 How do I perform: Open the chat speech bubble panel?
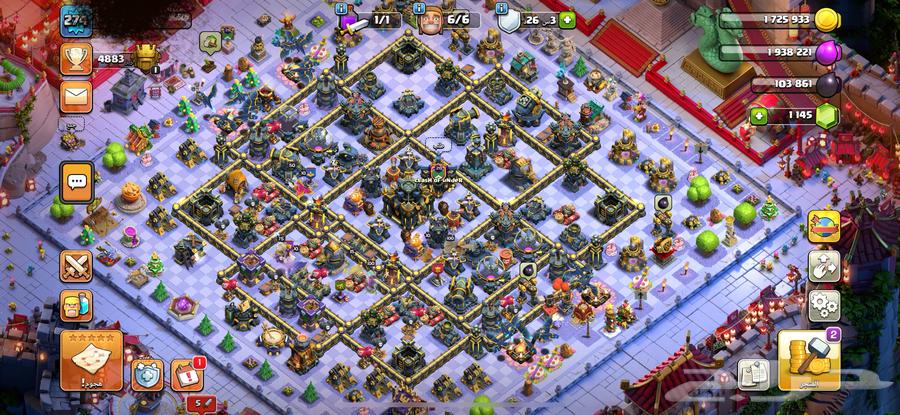[x=76, y=182]
